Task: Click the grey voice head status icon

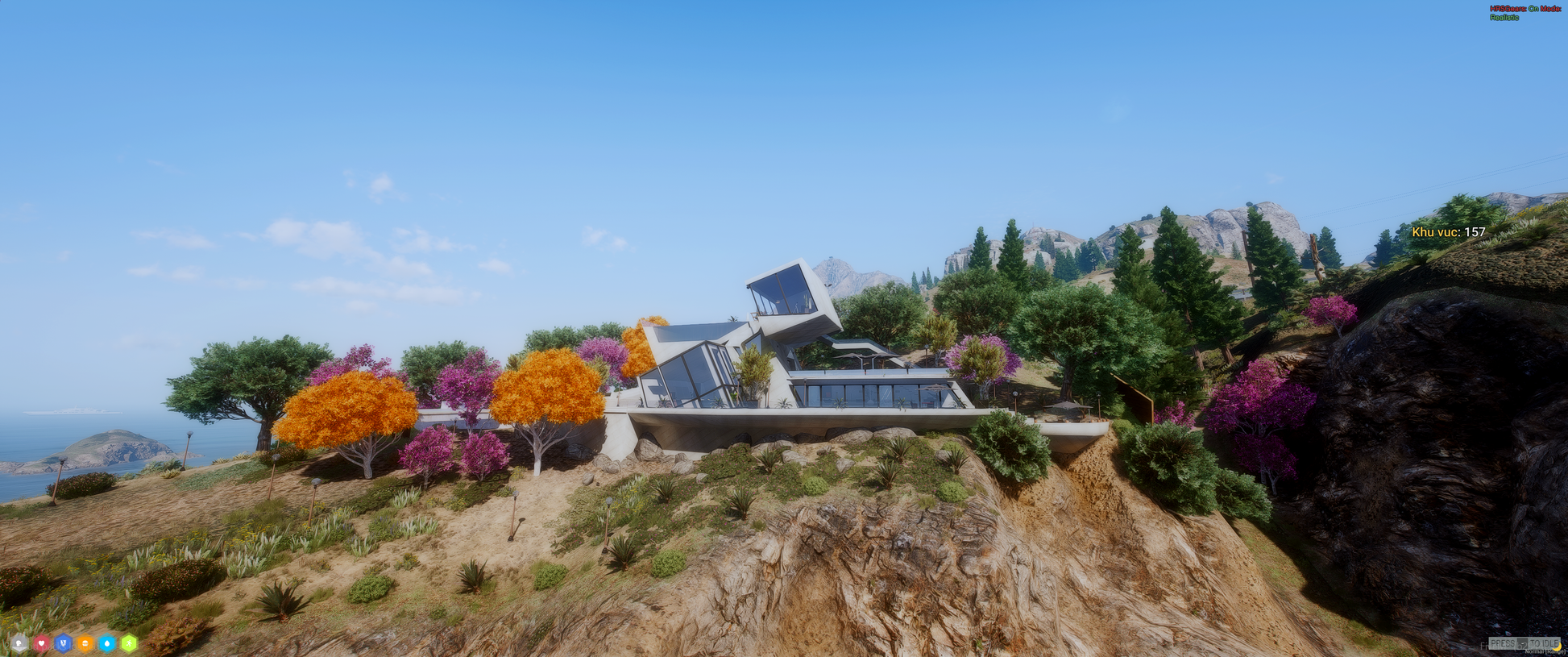Action: [x=19, y=643]
